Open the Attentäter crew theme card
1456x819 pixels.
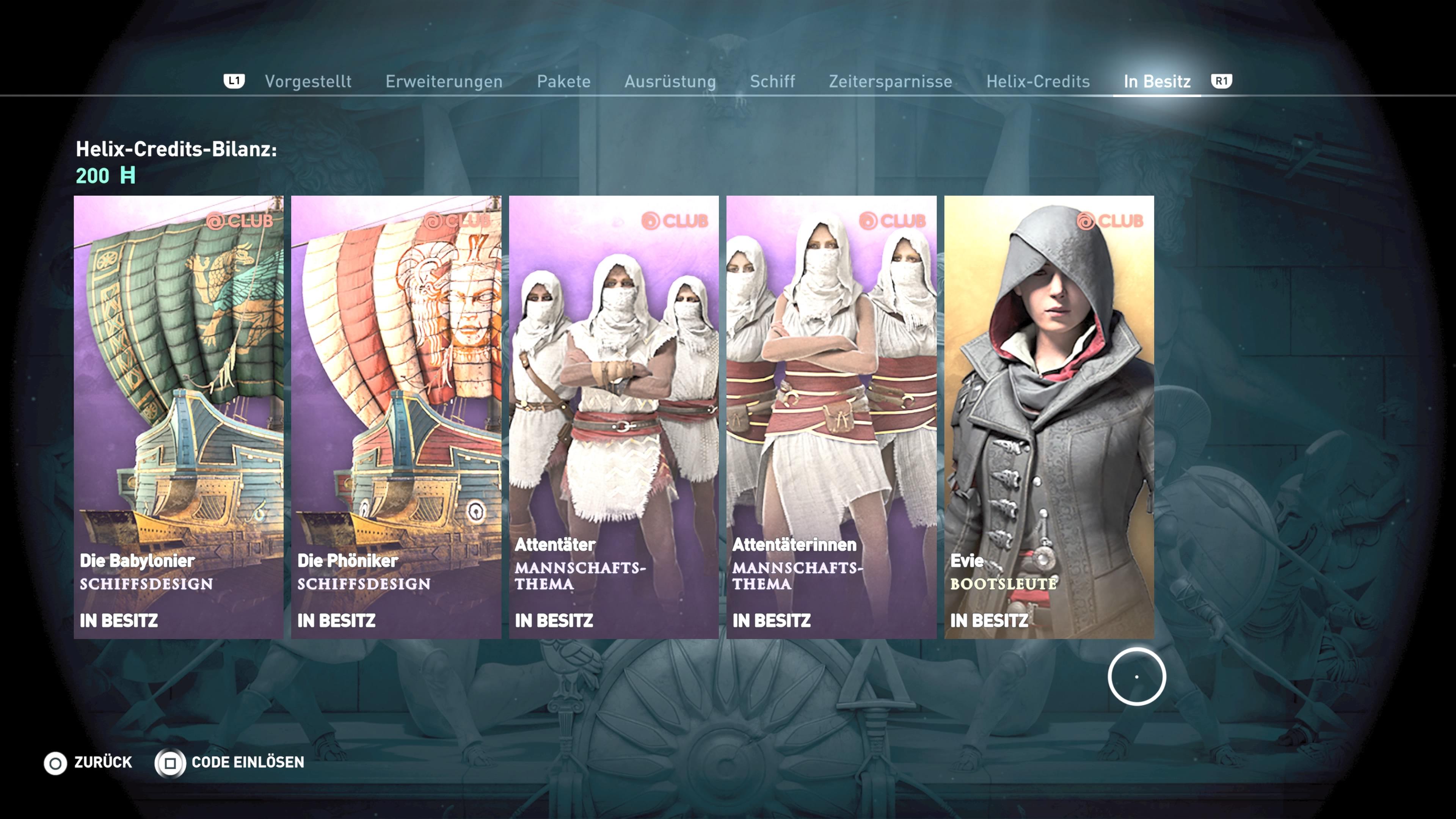pyautogui.click(x=614, y=417)
